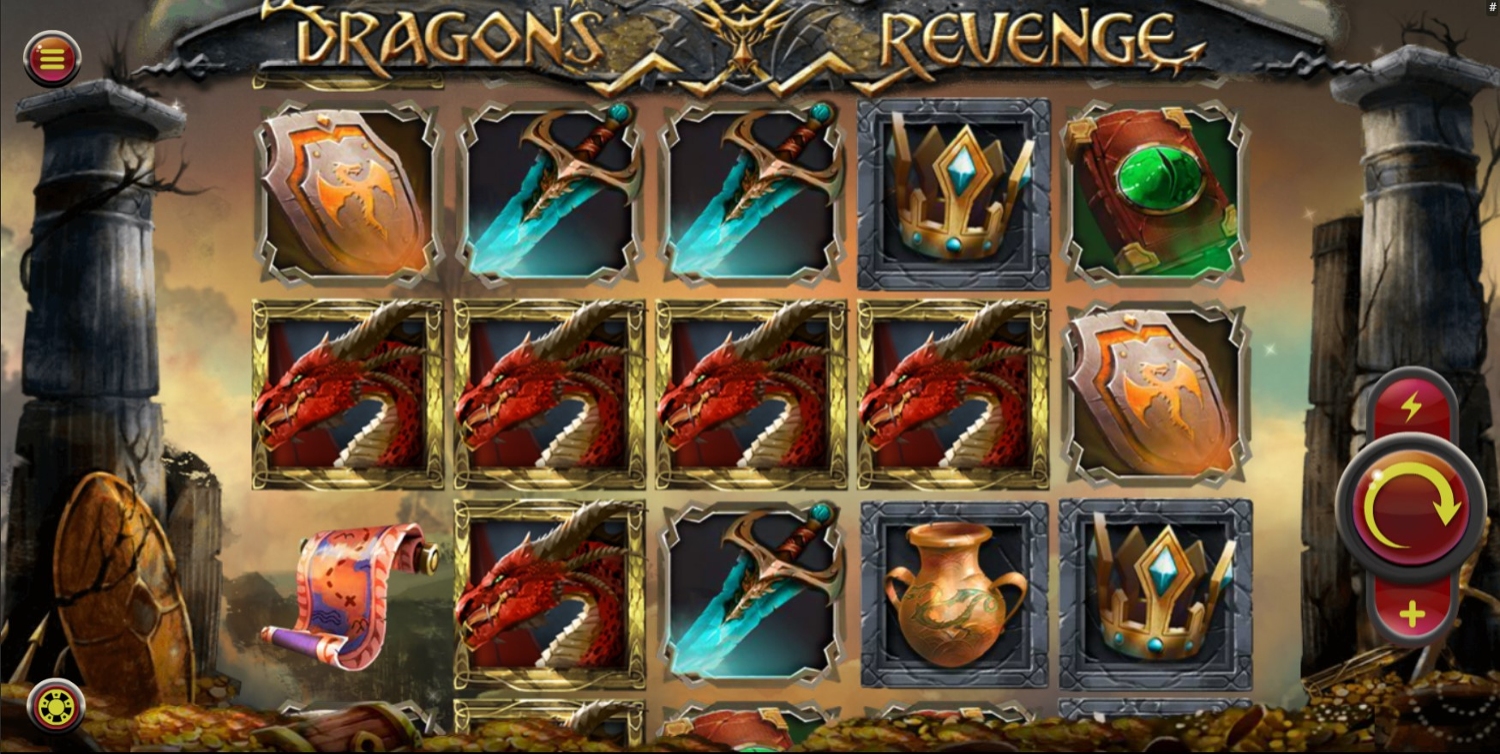This screenshot has width=1500, height=754.
Task: Open the hamburger menu
Action: (52, 59)
